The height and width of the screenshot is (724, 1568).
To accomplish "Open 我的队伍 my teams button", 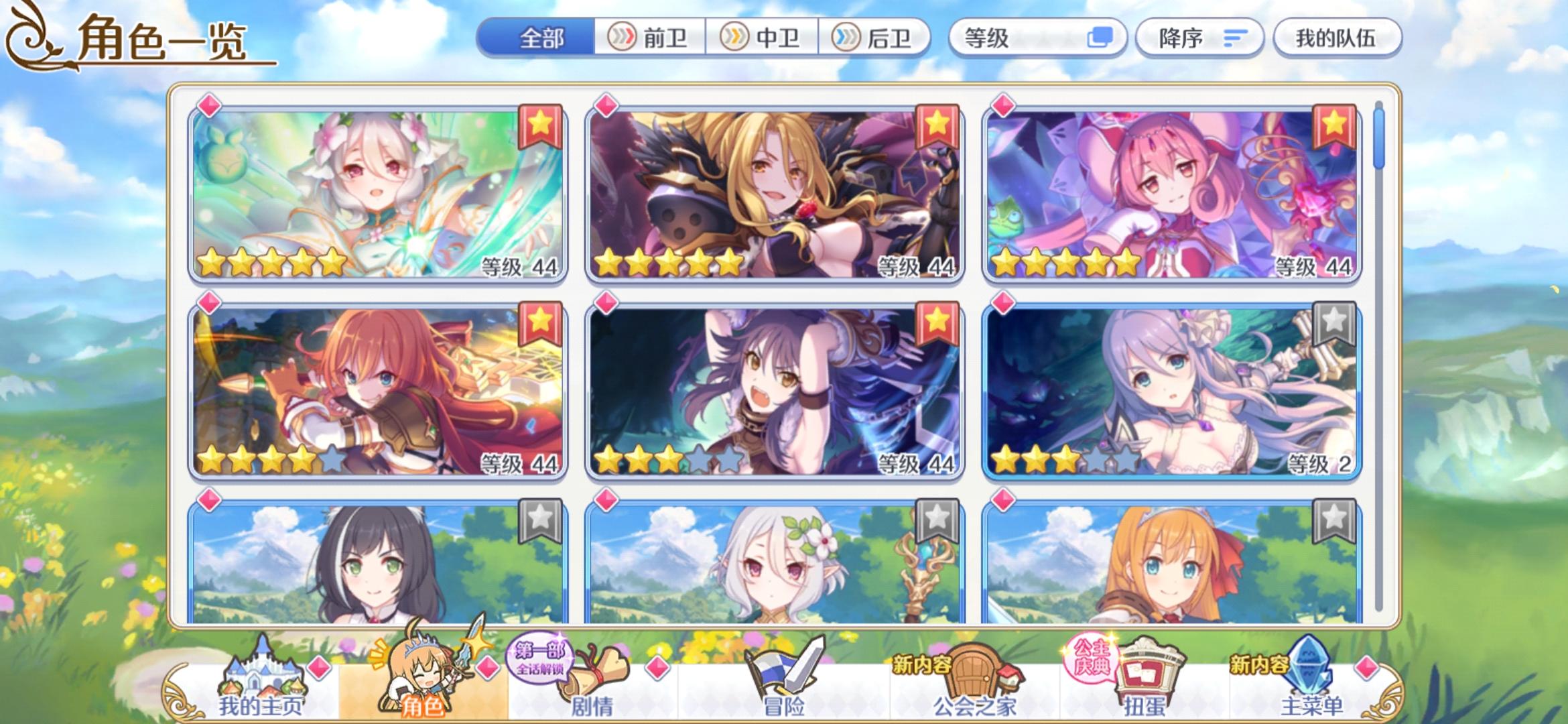I will pyautogui.click(x=1336, y=38).
